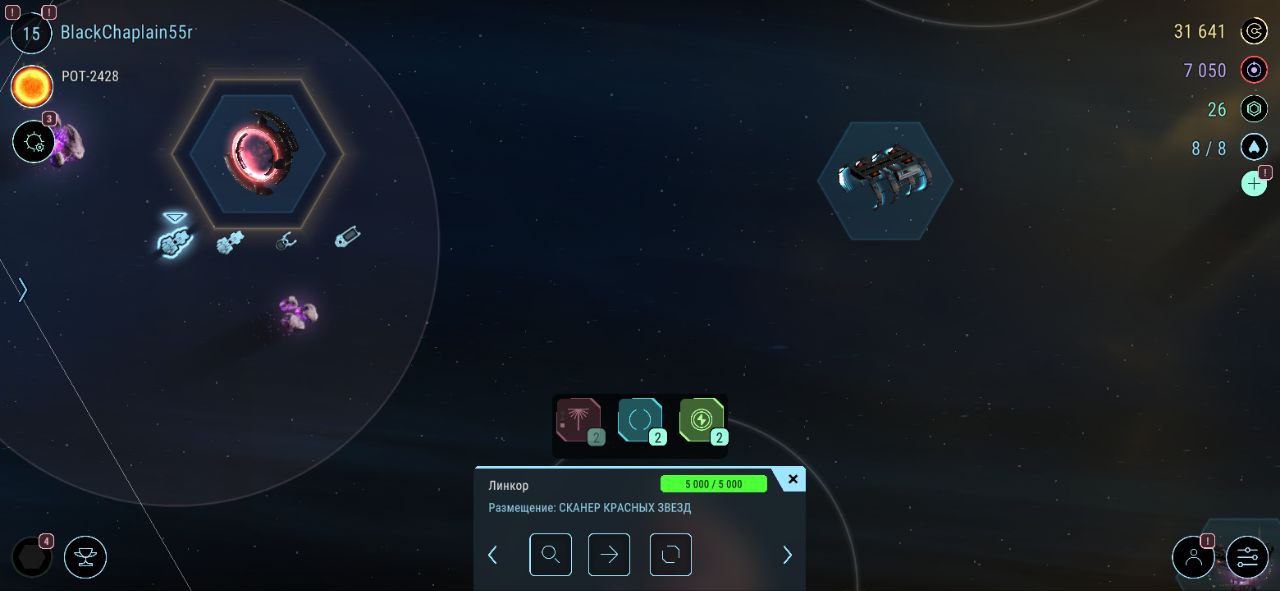Go to previous ship with left chevron
The width and height of the screenshot is (1280, 591).
point(492,555)
